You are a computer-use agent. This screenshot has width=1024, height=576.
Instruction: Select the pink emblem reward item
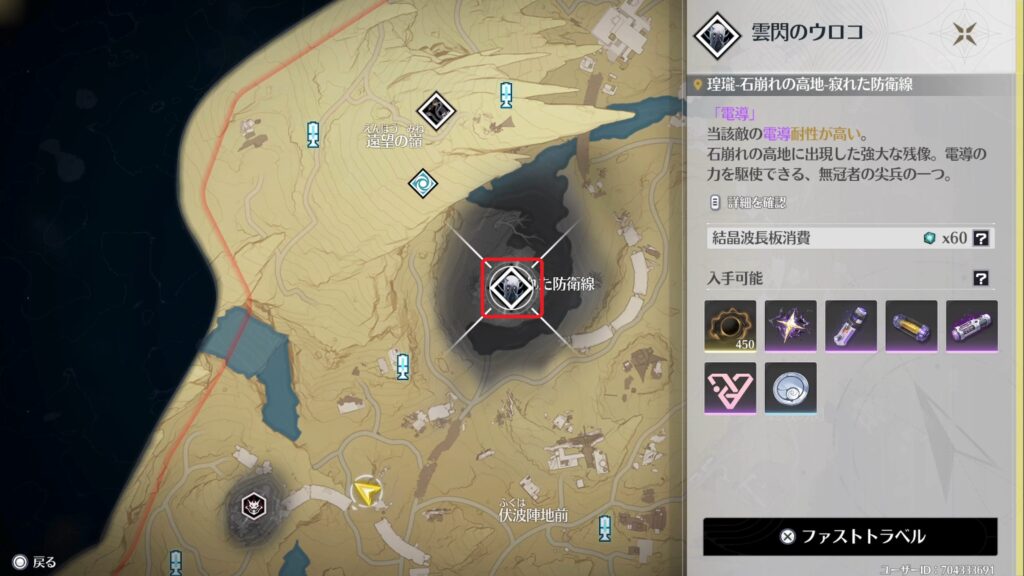(x=730, y=388)
